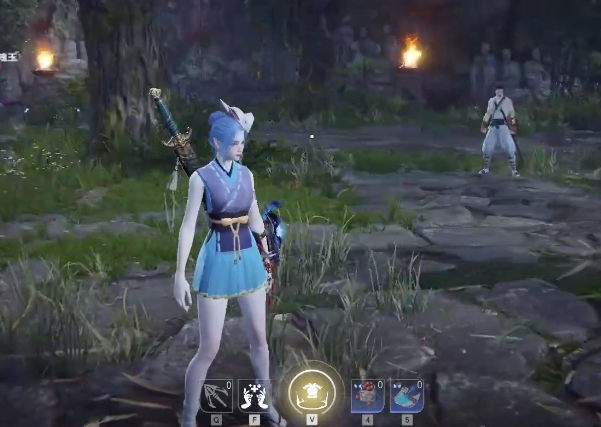The height and width of the screenshot is (427, 601).
Task: Use the red berry pouch item
Action: coord(367,395)
